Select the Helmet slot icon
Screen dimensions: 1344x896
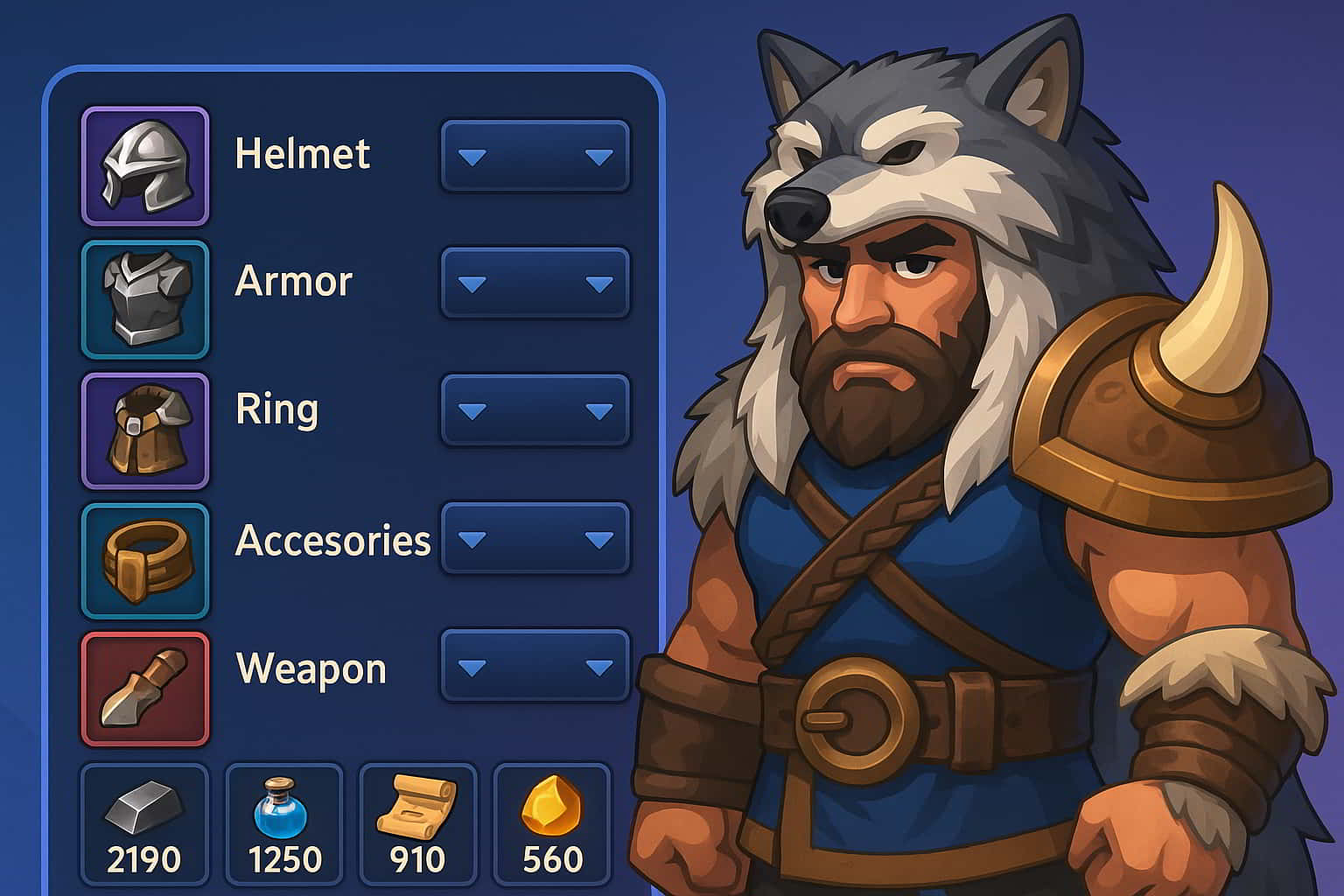tap(144, 166)
